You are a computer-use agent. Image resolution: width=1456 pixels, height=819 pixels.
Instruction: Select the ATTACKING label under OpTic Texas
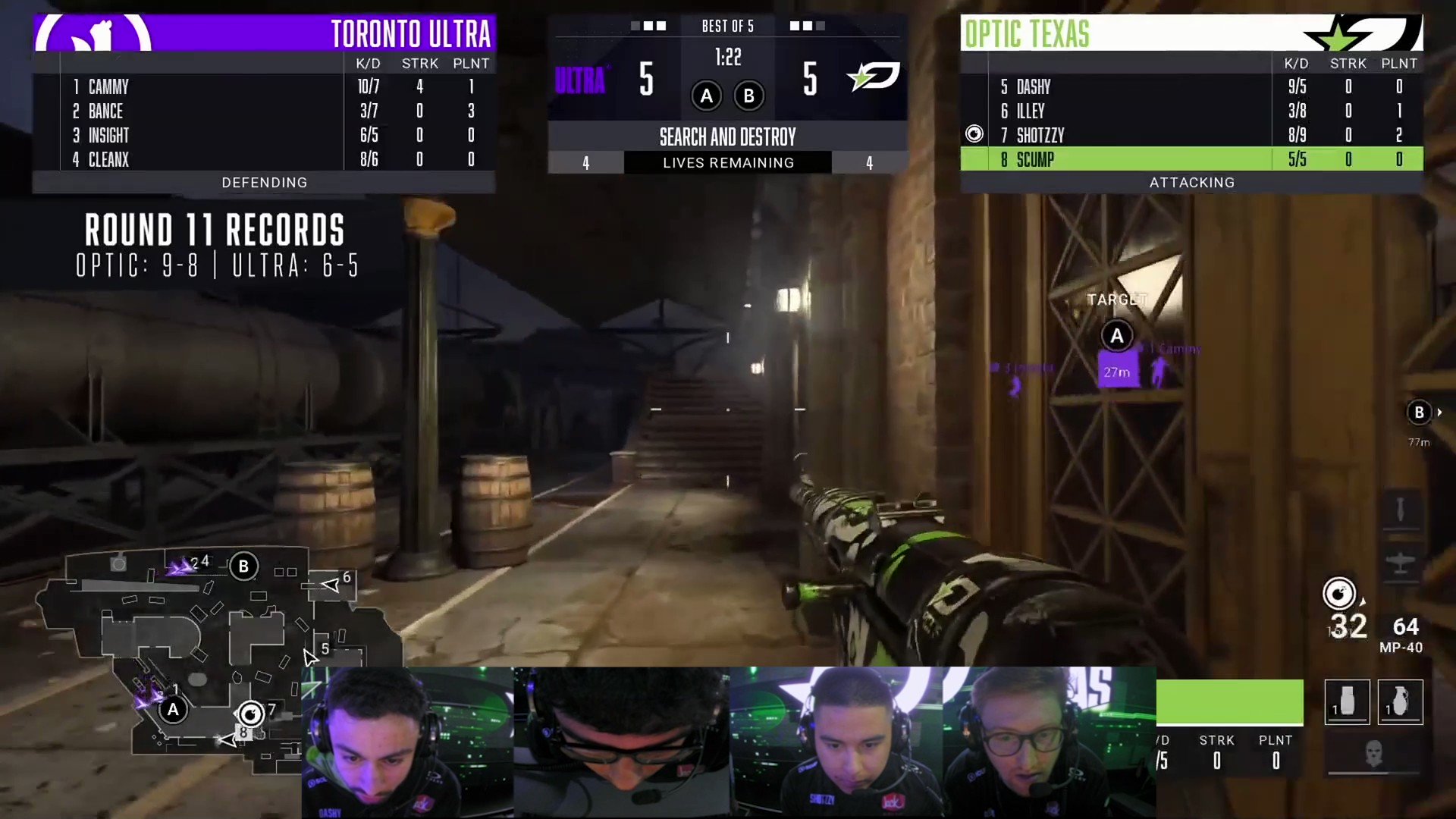tap(1191, 182)
